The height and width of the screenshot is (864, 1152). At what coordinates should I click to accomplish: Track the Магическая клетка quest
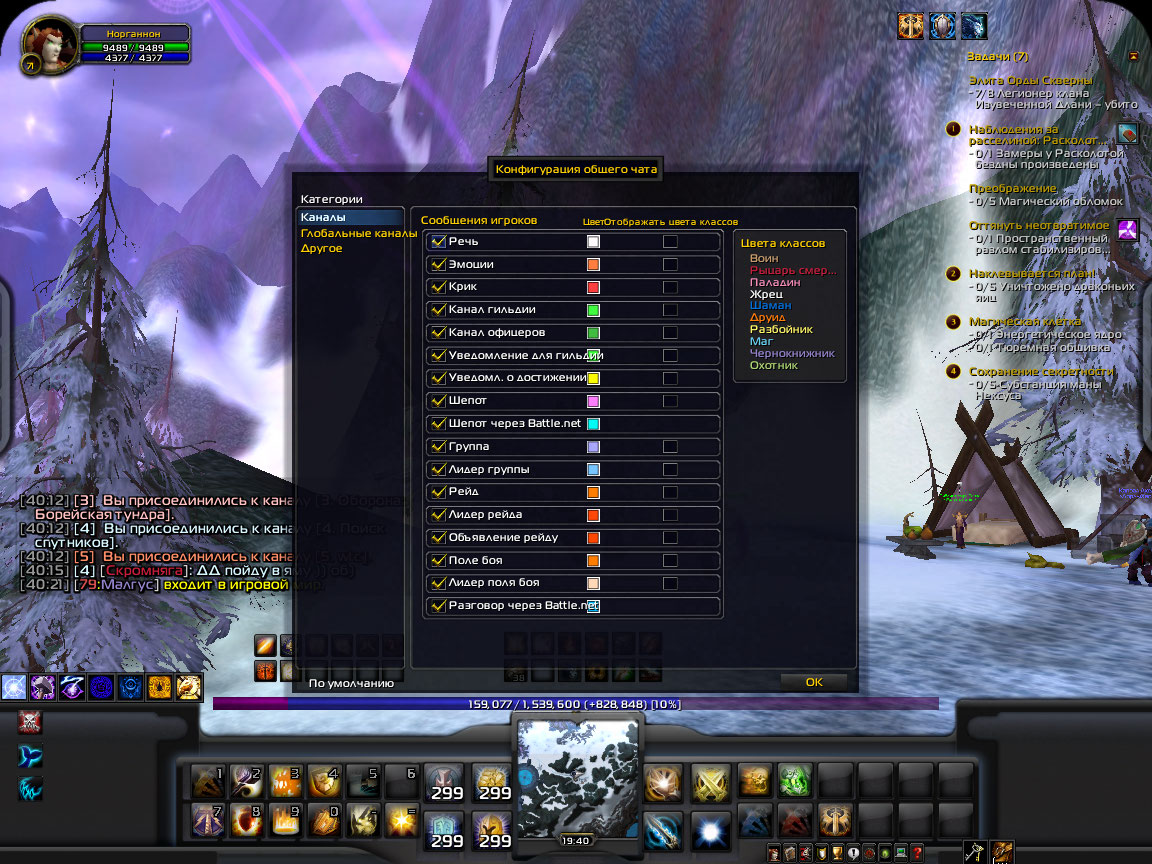[x=1024, y=322]
